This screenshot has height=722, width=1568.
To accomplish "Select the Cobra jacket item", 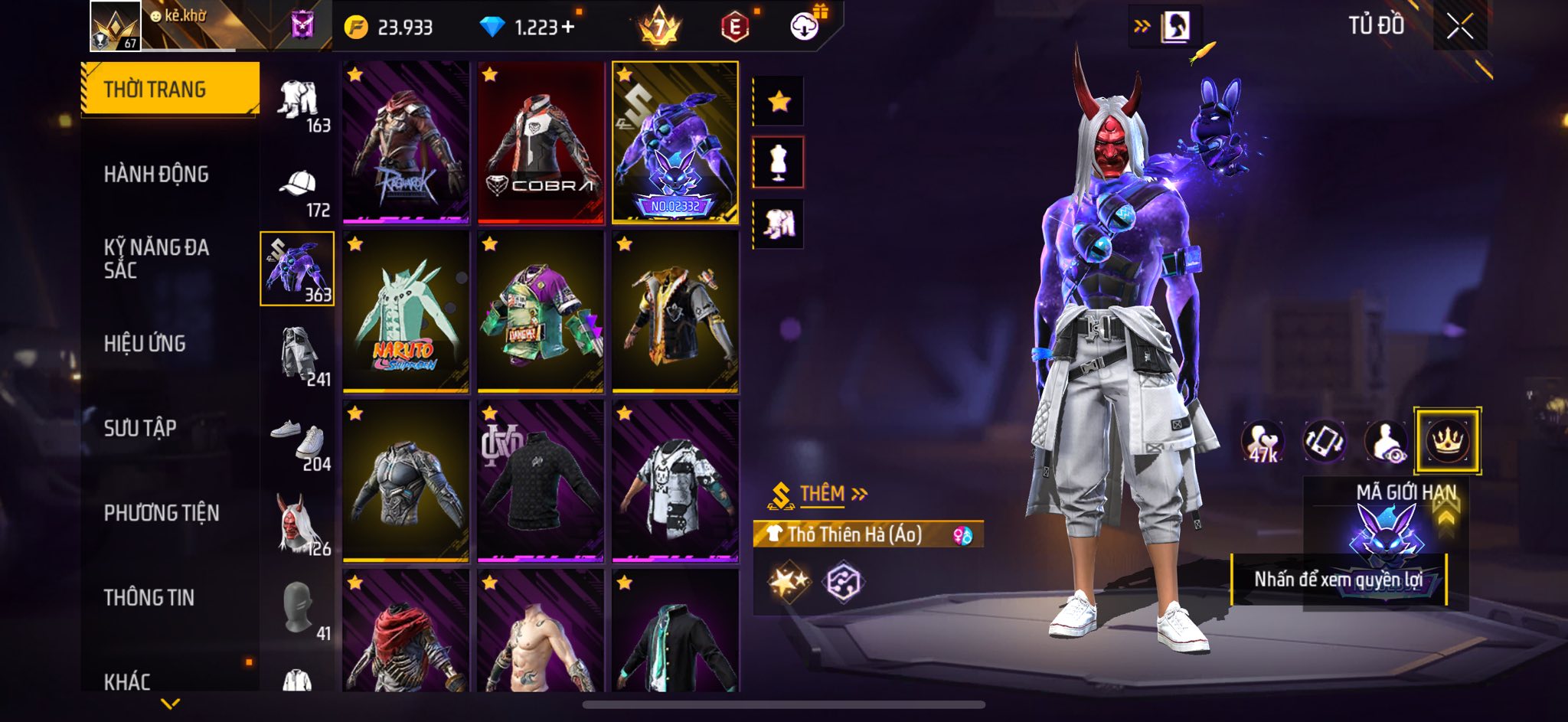I will pyautogui.click(x=541, y=142).
